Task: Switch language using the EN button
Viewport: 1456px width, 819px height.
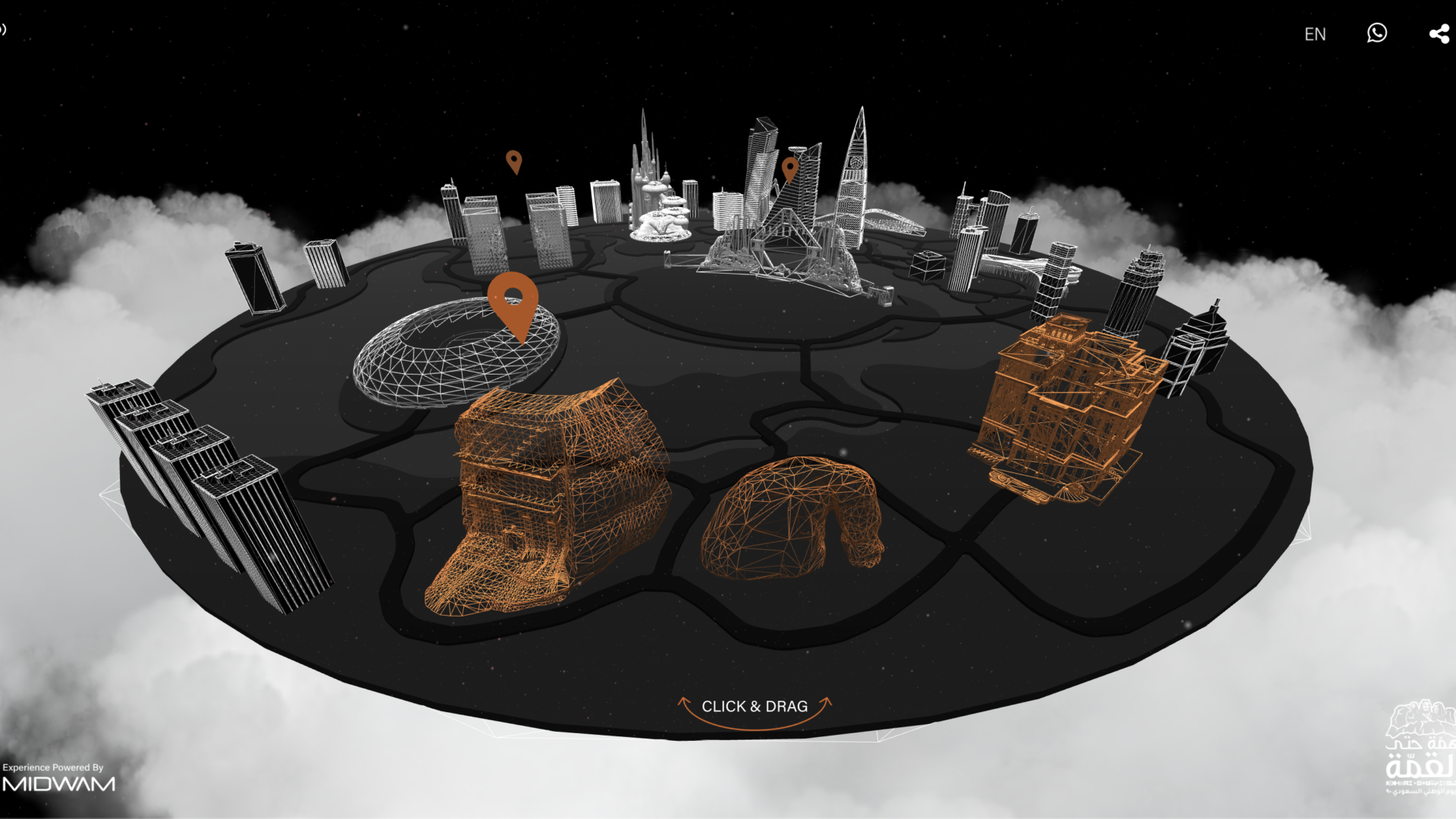Action: coord(1315,34)
